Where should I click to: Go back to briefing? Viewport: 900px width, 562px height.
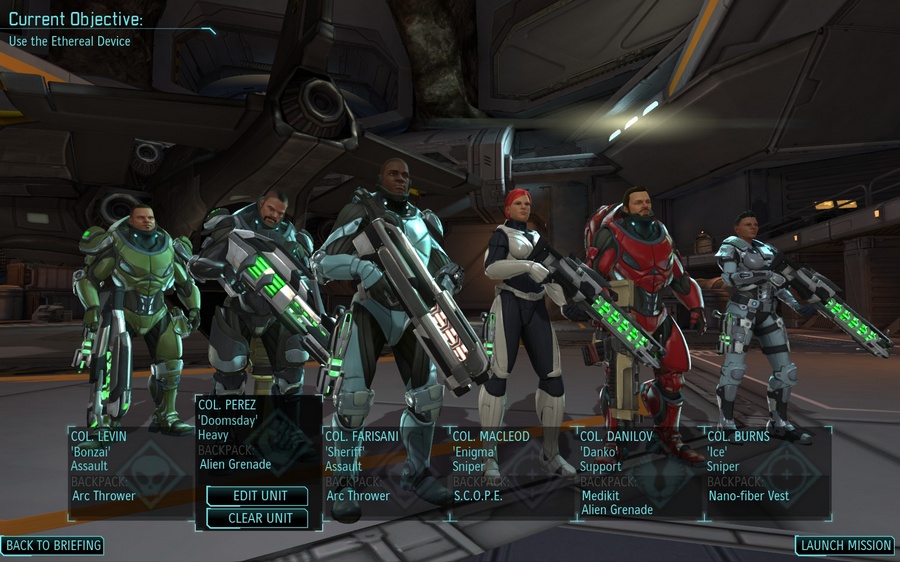[x=53, y=546]
